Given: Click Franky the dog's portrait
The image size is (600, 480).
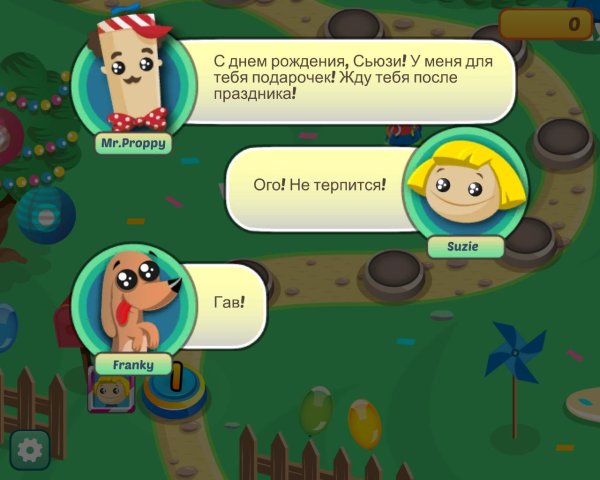Looking at the screenshot, I should pyautogui.click(x=134, y=301).
